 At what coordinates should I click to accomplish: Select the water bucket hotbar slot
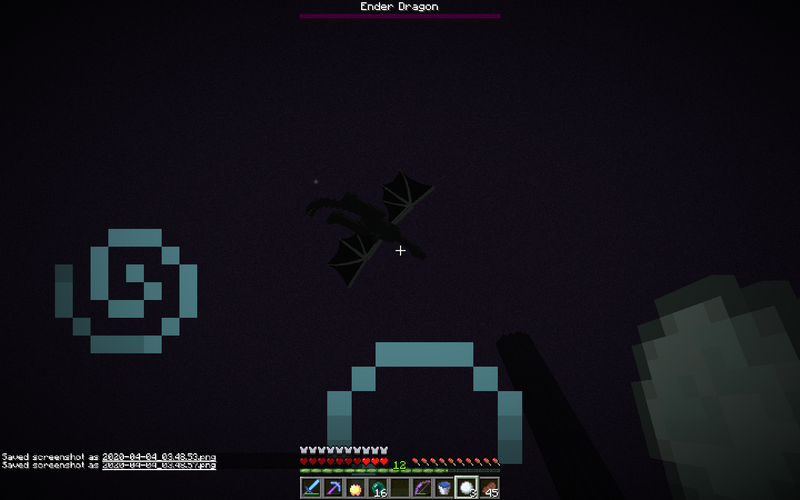444,488
